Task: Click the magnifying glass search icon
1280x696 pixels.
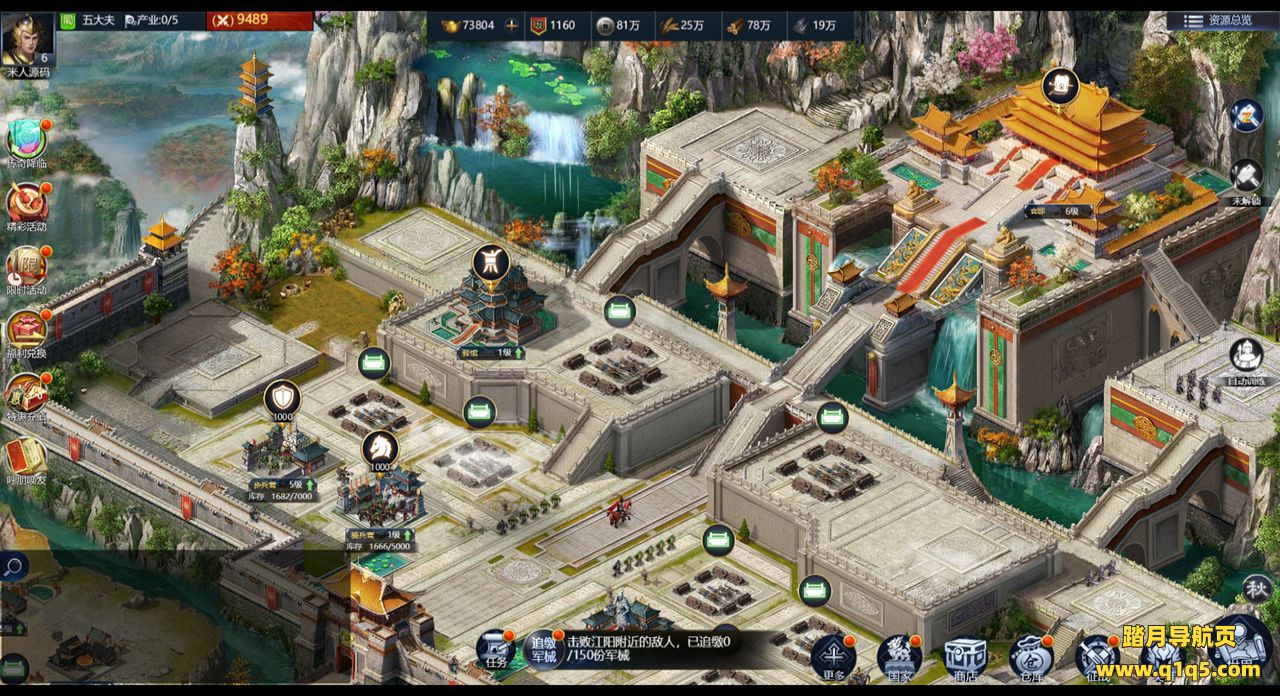Action: (x=13, y=568)
